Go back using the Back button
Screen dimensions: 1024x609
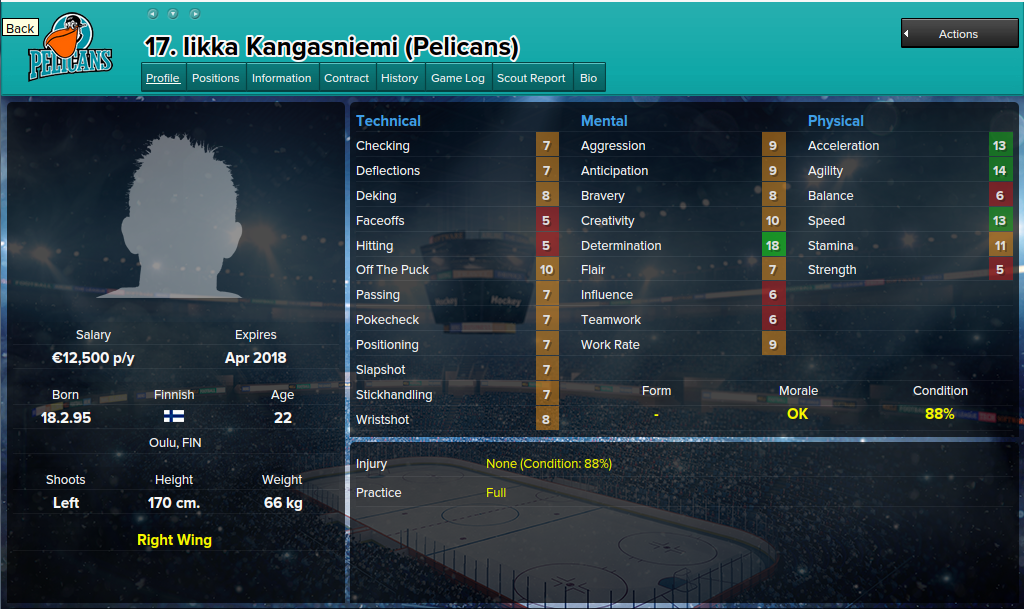pos(20,28)
